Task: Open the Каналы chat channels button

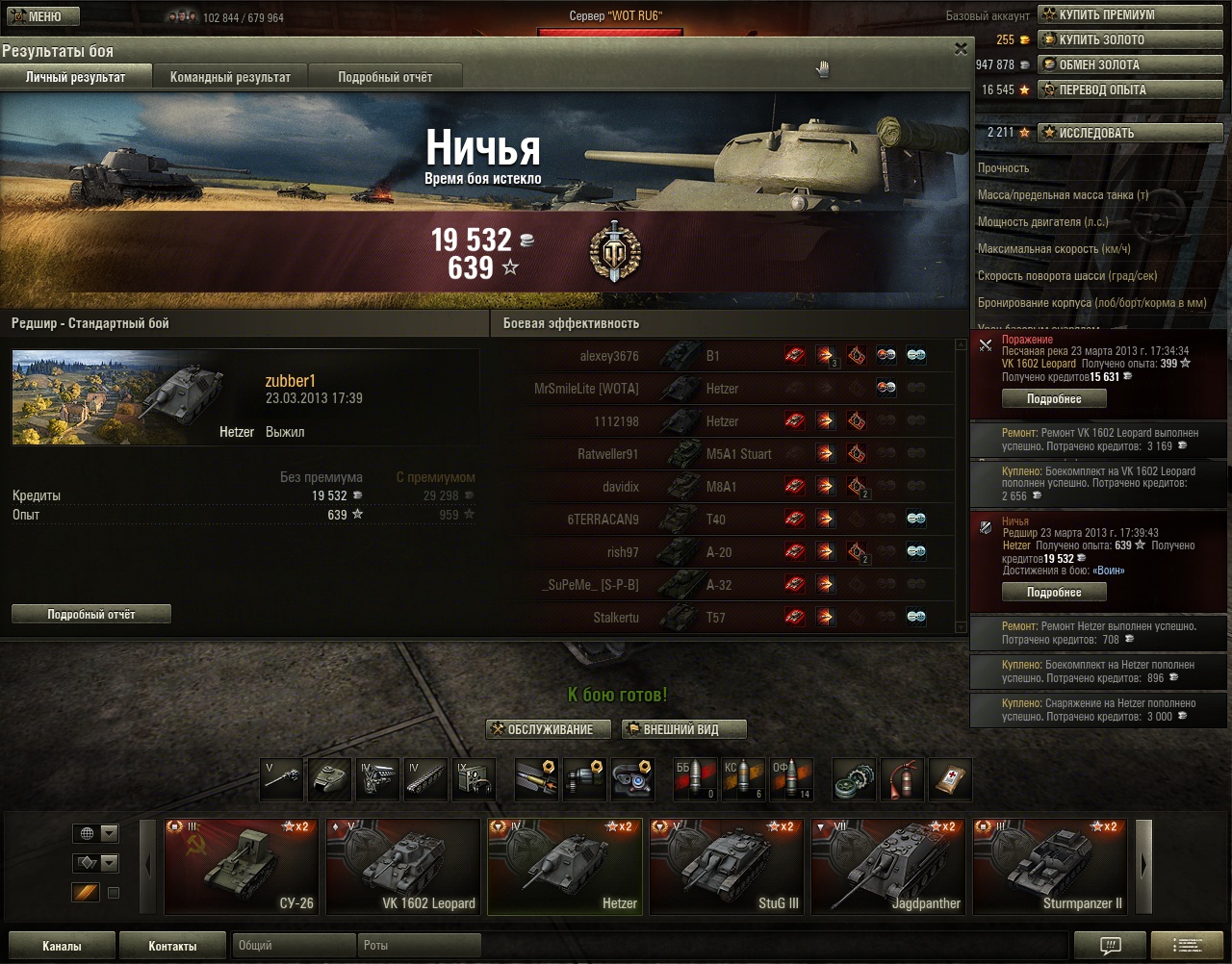Action: coord(62,946)
